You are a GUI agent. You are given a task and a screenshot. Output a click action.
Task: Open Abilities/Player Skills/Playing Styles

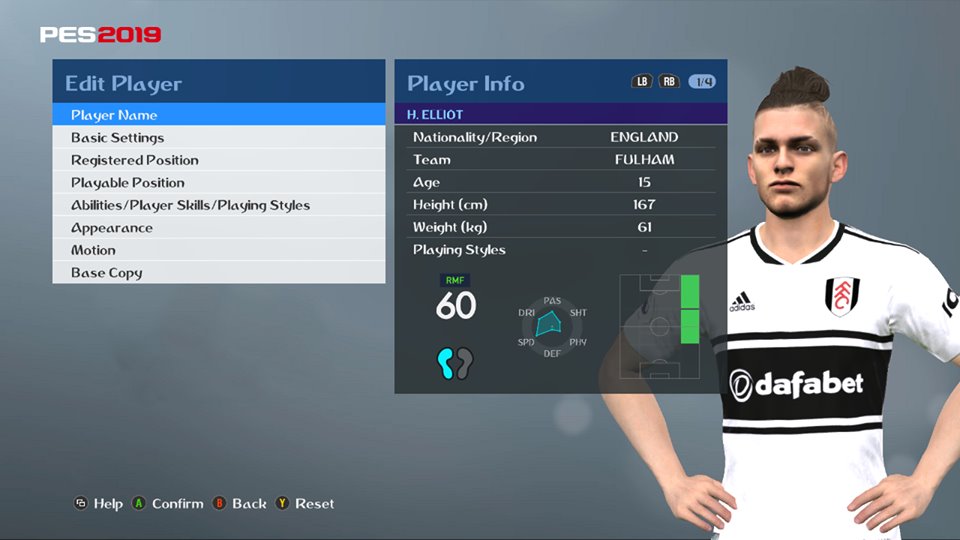click(190, 205)
